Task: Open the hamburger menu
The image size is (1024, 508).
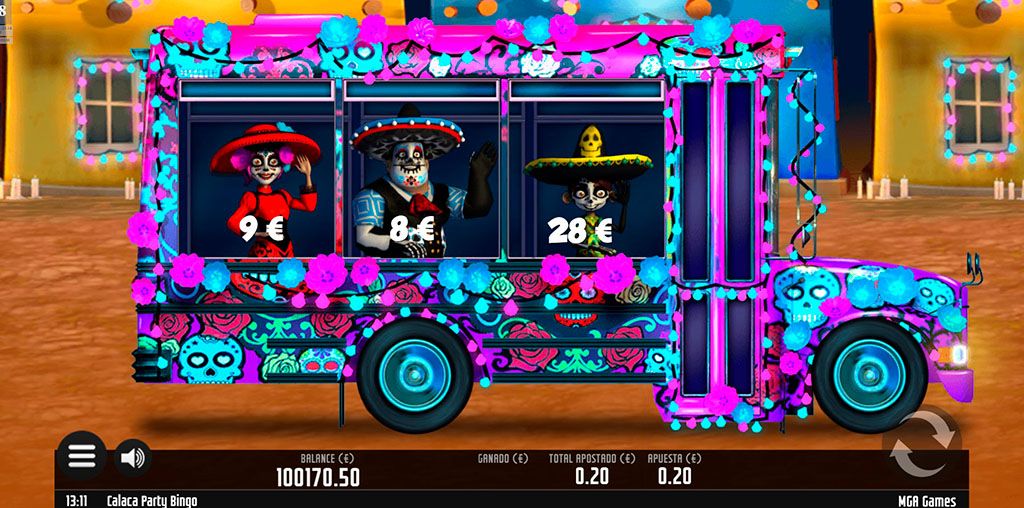Action: click(x=81, y=457)
